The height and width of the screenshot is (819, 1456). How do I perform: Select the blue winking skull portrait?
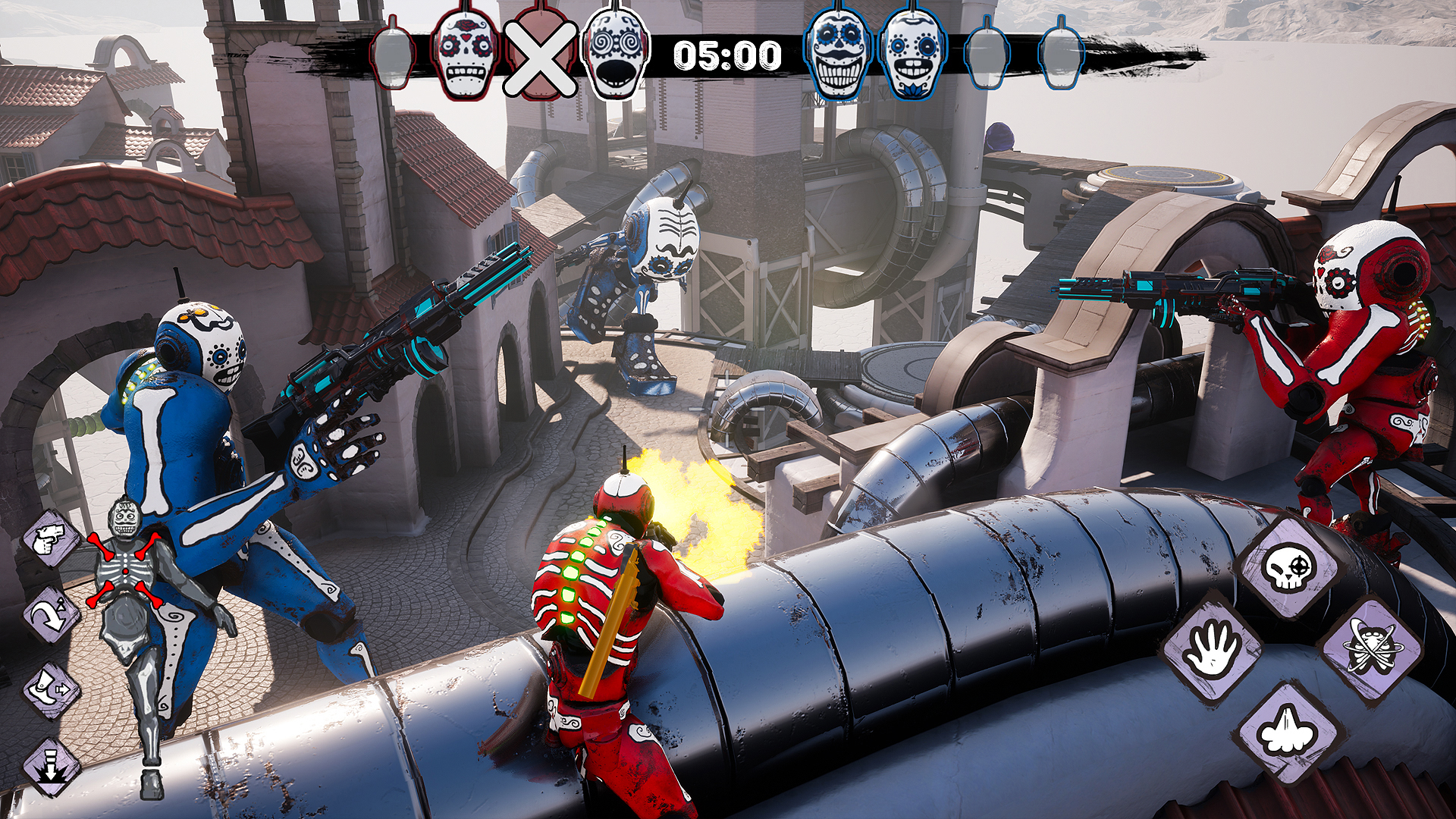[x=913, y=55]
